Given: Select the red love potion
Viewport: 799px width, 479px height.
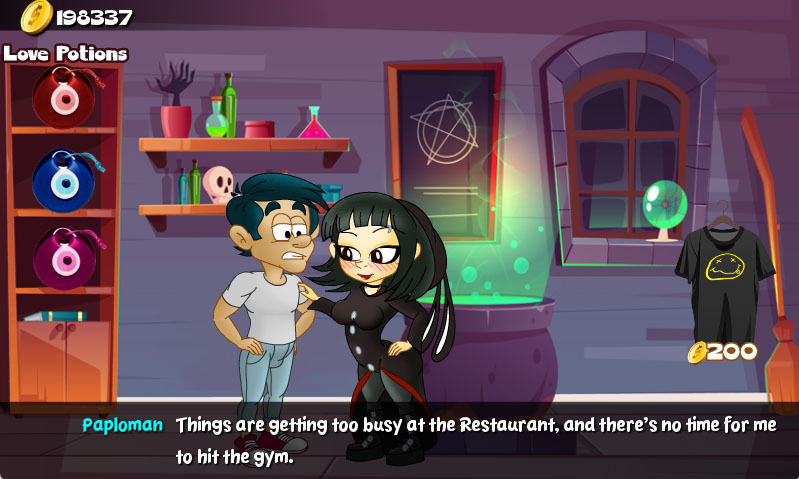Looking at the screenshot, I should click(63, 96).
